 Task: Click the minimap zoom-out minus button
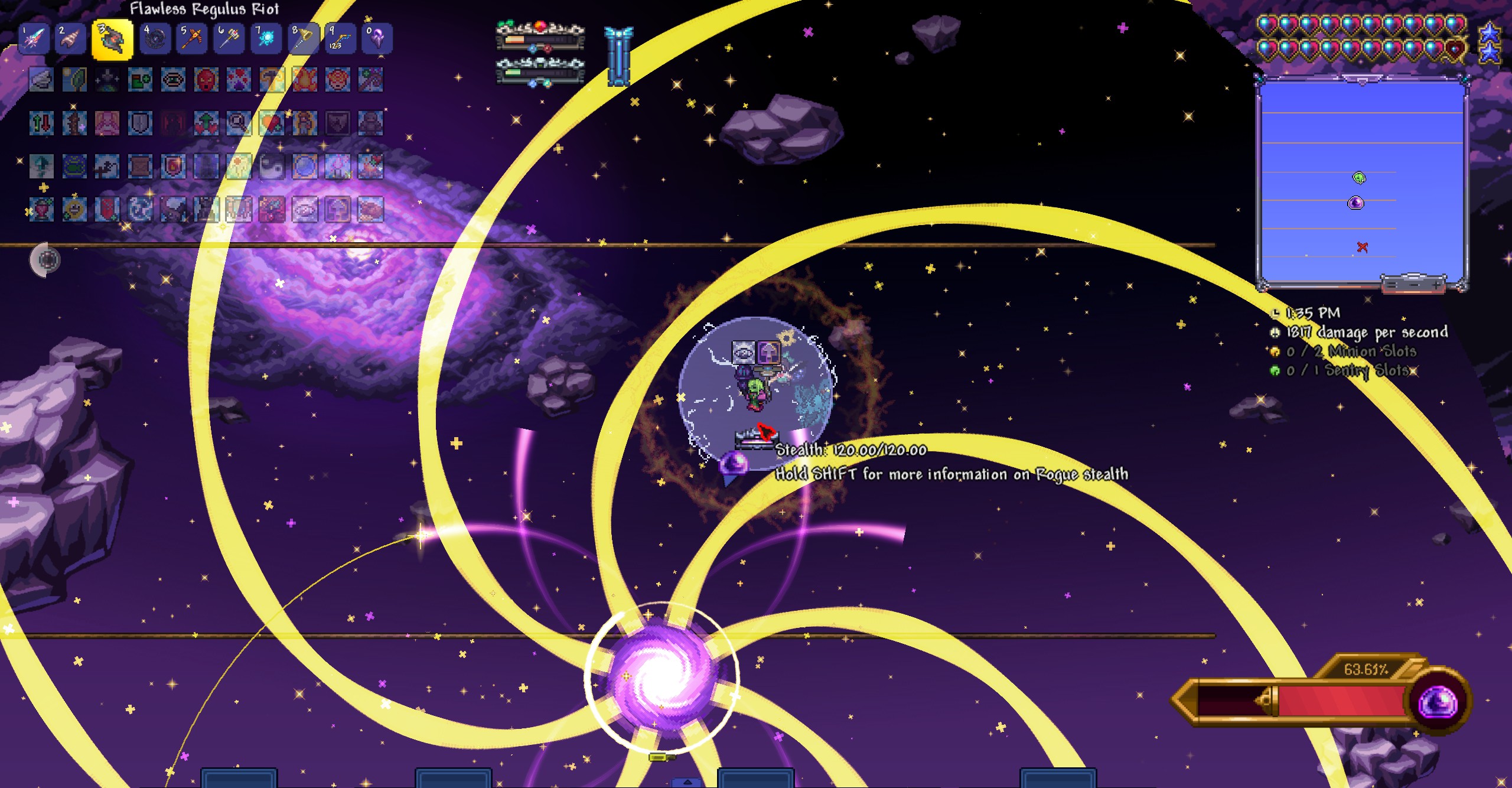click(x=1414, y=285)
